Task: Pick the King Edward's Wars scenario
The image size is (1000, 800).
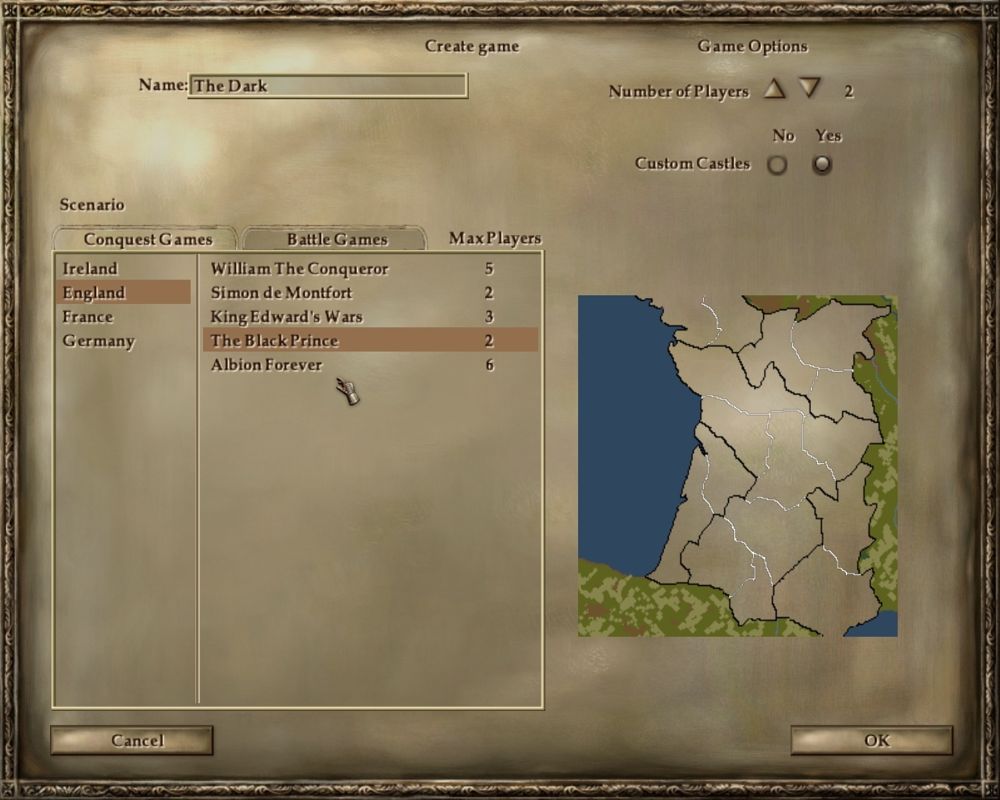Action: tap(286, 317)
